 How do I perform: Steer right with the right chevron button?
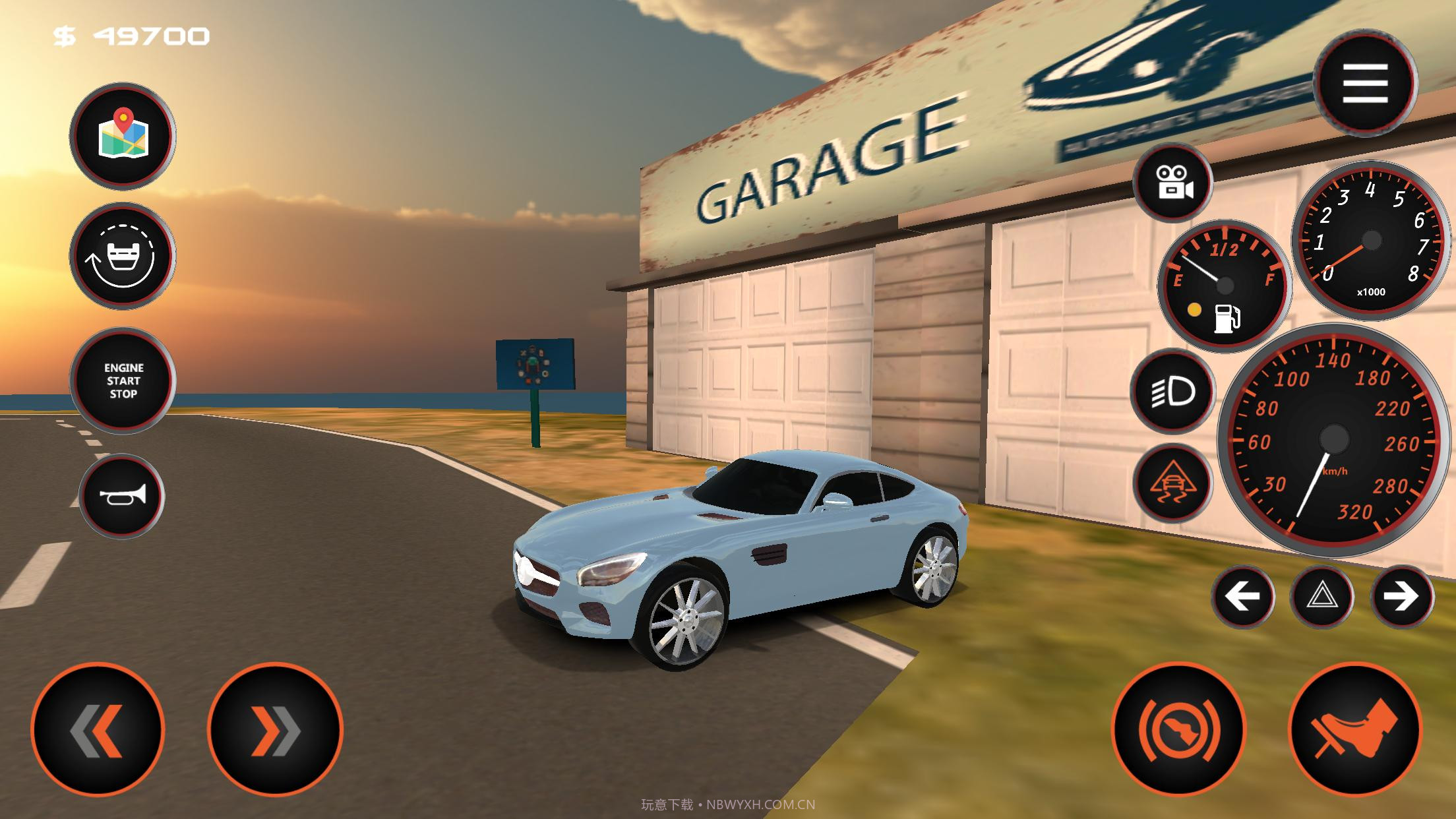pyautogui.click(x=275, y=730)
